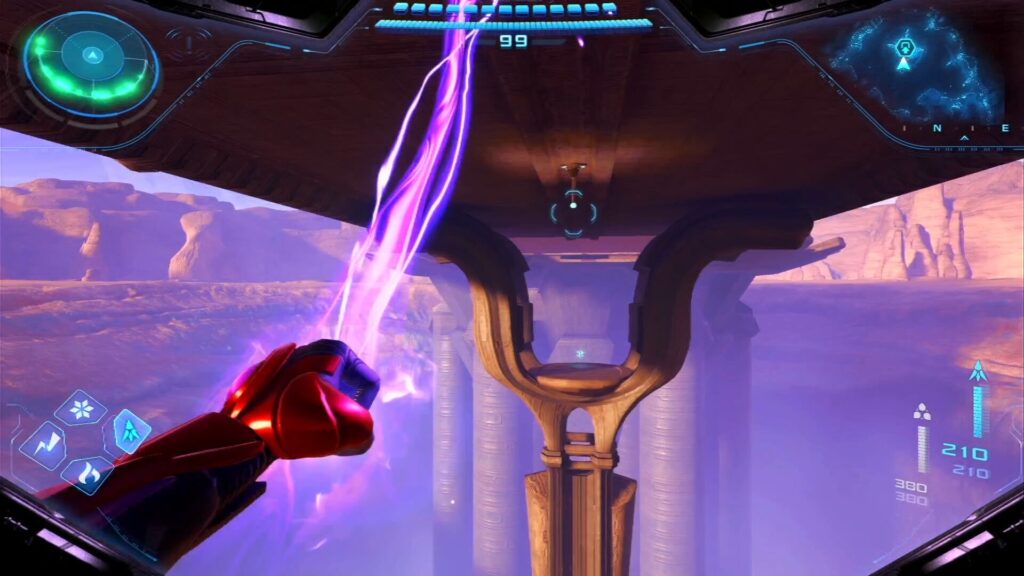The height and width of the screenshot is (576, 1024).
Task: Select the three-dot shot ammo icon
Action: click(x=922, y=411)
